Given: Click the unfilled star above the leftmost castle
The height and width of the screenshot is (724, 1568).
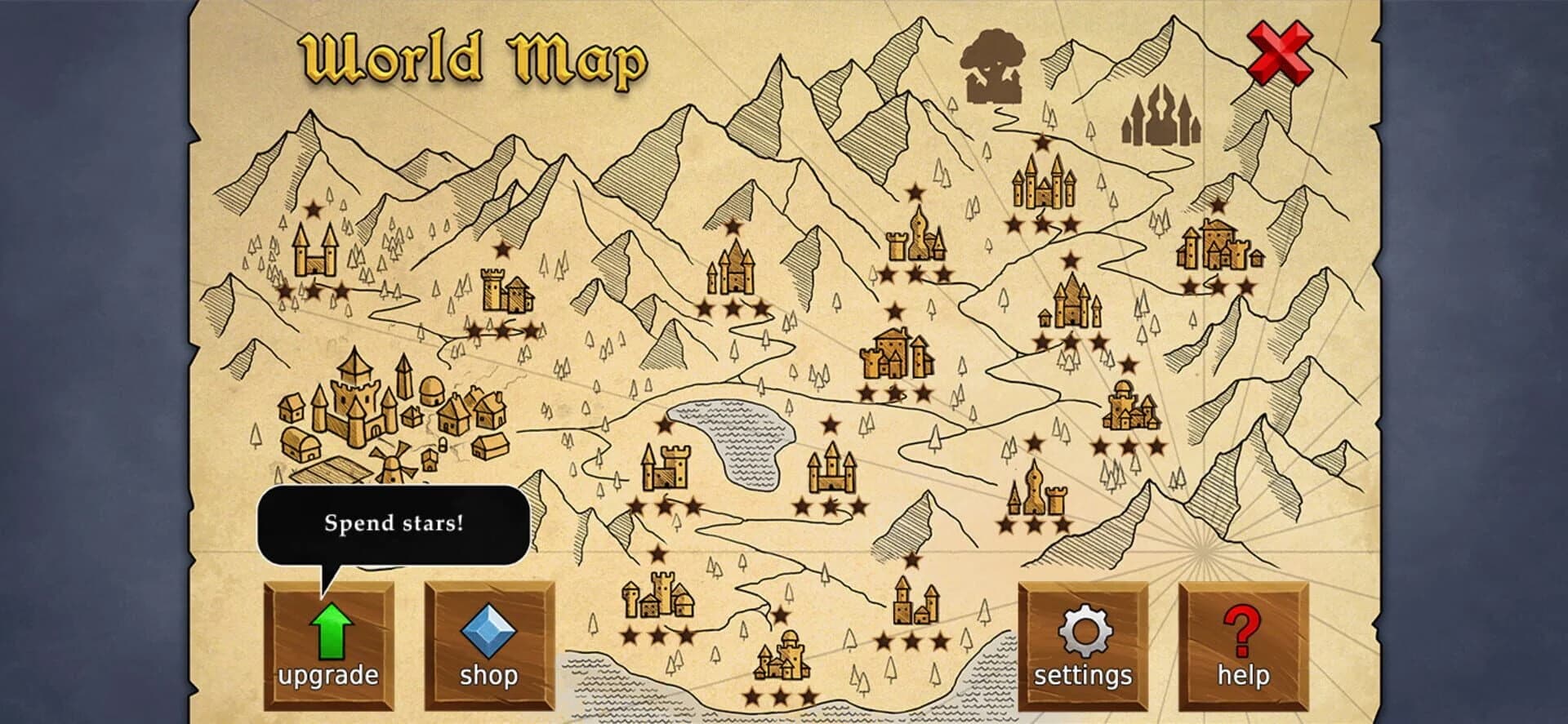Looking at the screenshot, I should tap(313, 208).
